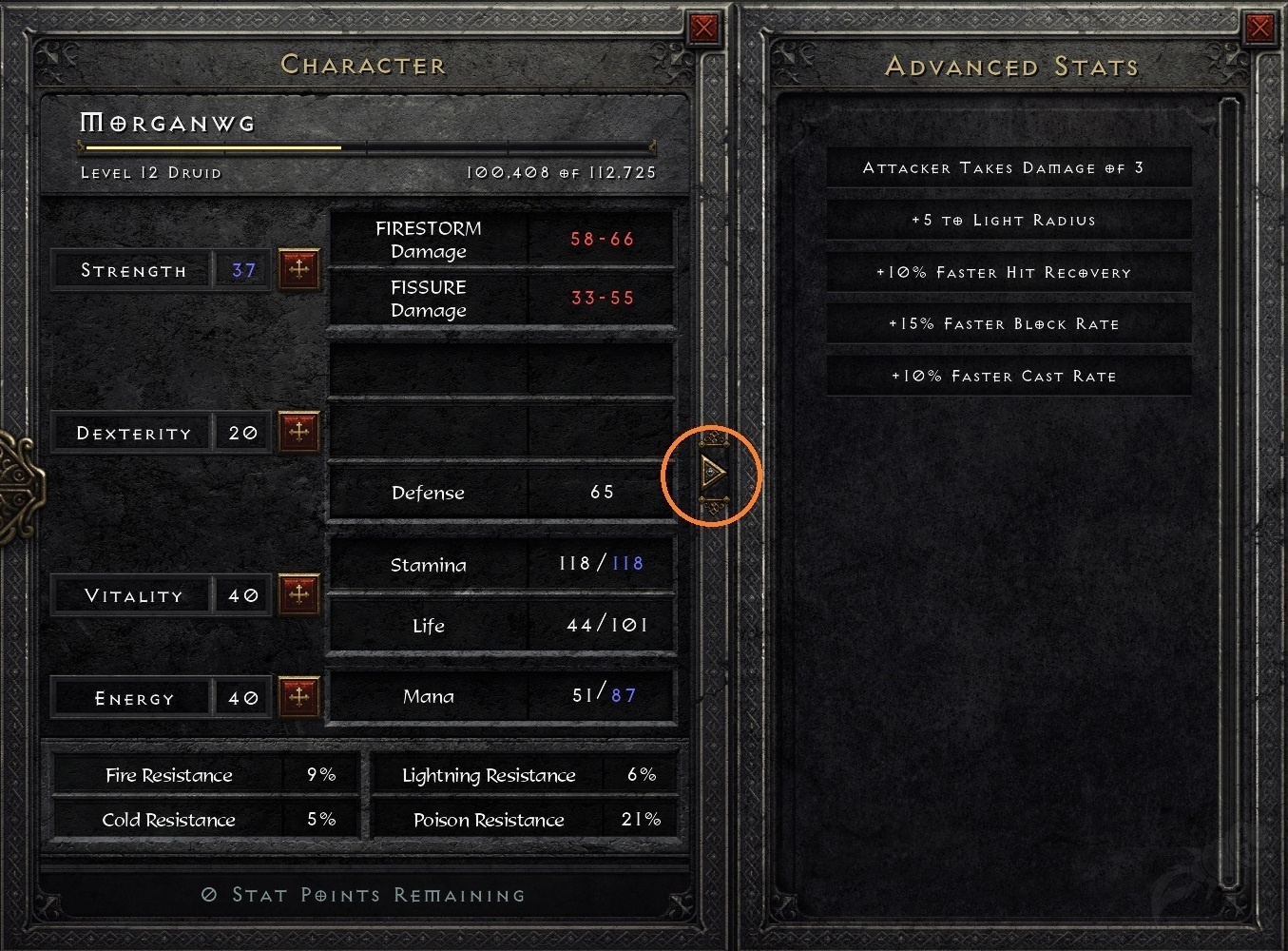Click the Strength stat allocation cross icon
Image resolution: width=1288 pixels, height=951 pixels.
coord(299,268)
